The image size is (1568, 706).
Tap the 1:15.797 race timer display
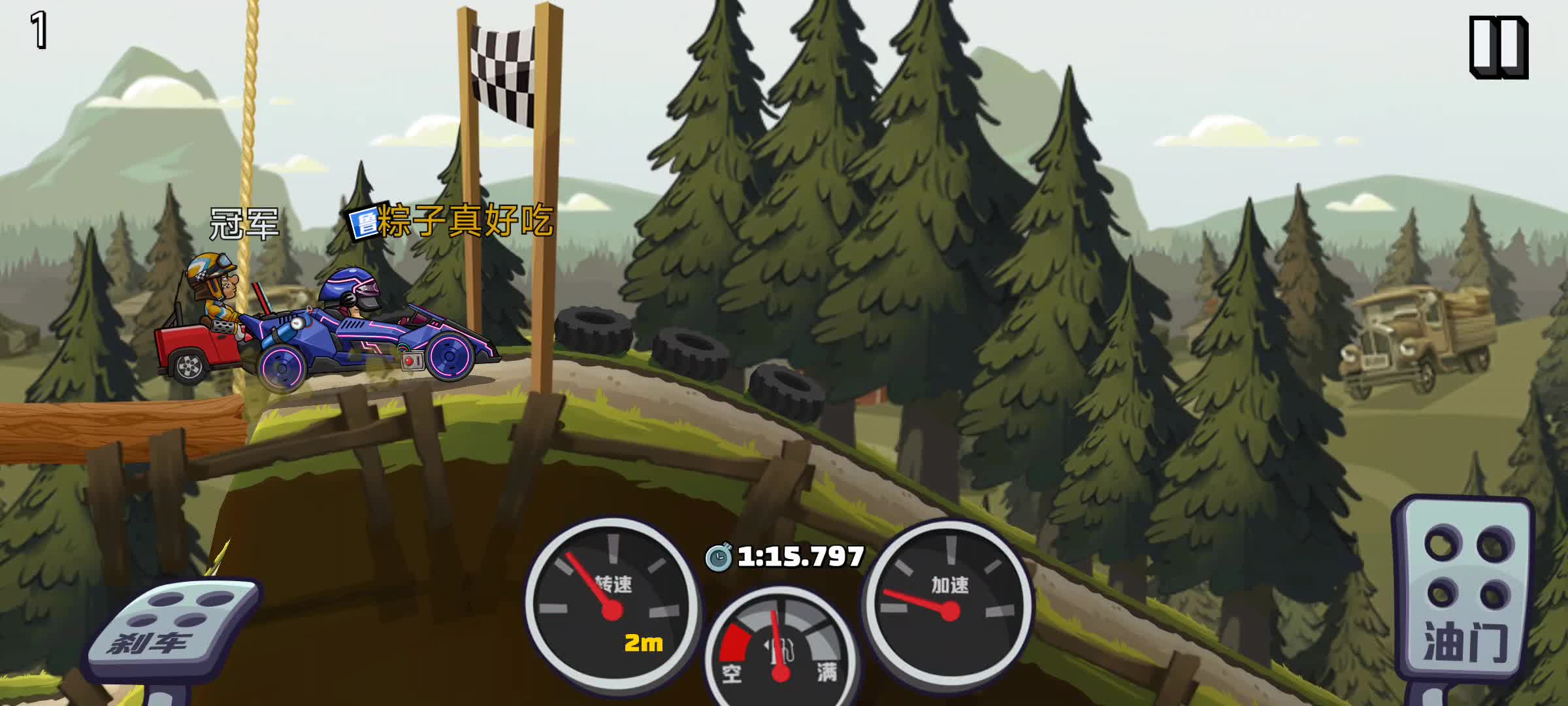coord(800,556)
